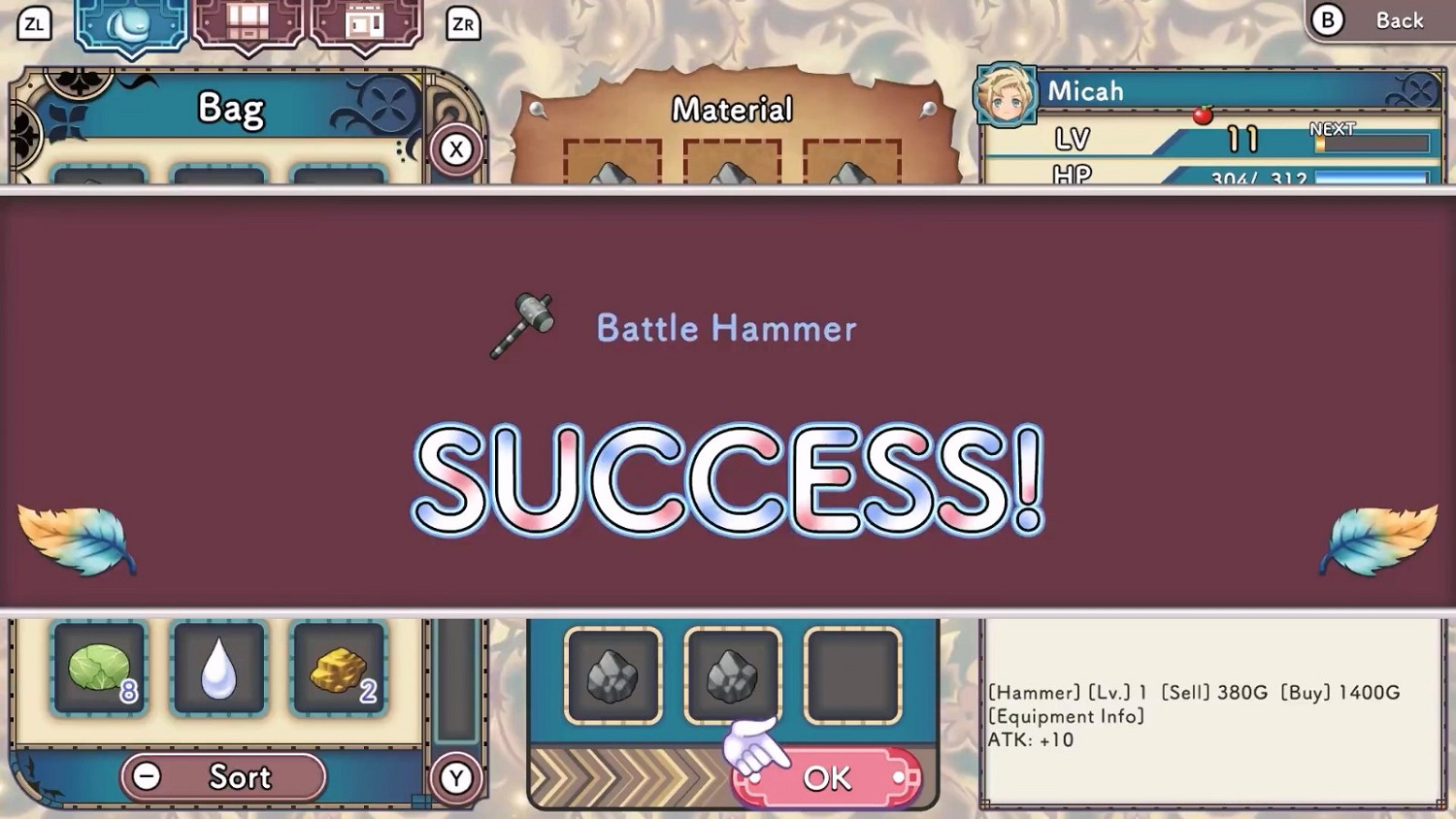The image size is (1456, 819).
Task: Click the ZR shoulder button indicator
Action: tap(463, 24)
